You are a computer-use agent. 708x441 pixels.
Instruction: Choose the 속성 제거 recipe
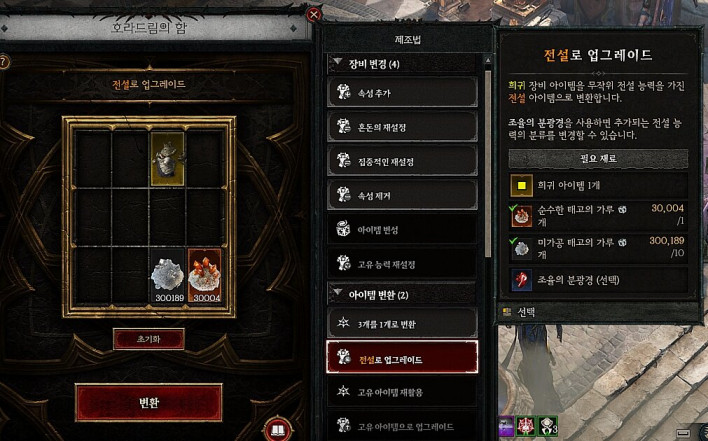(x=401, y=194)
